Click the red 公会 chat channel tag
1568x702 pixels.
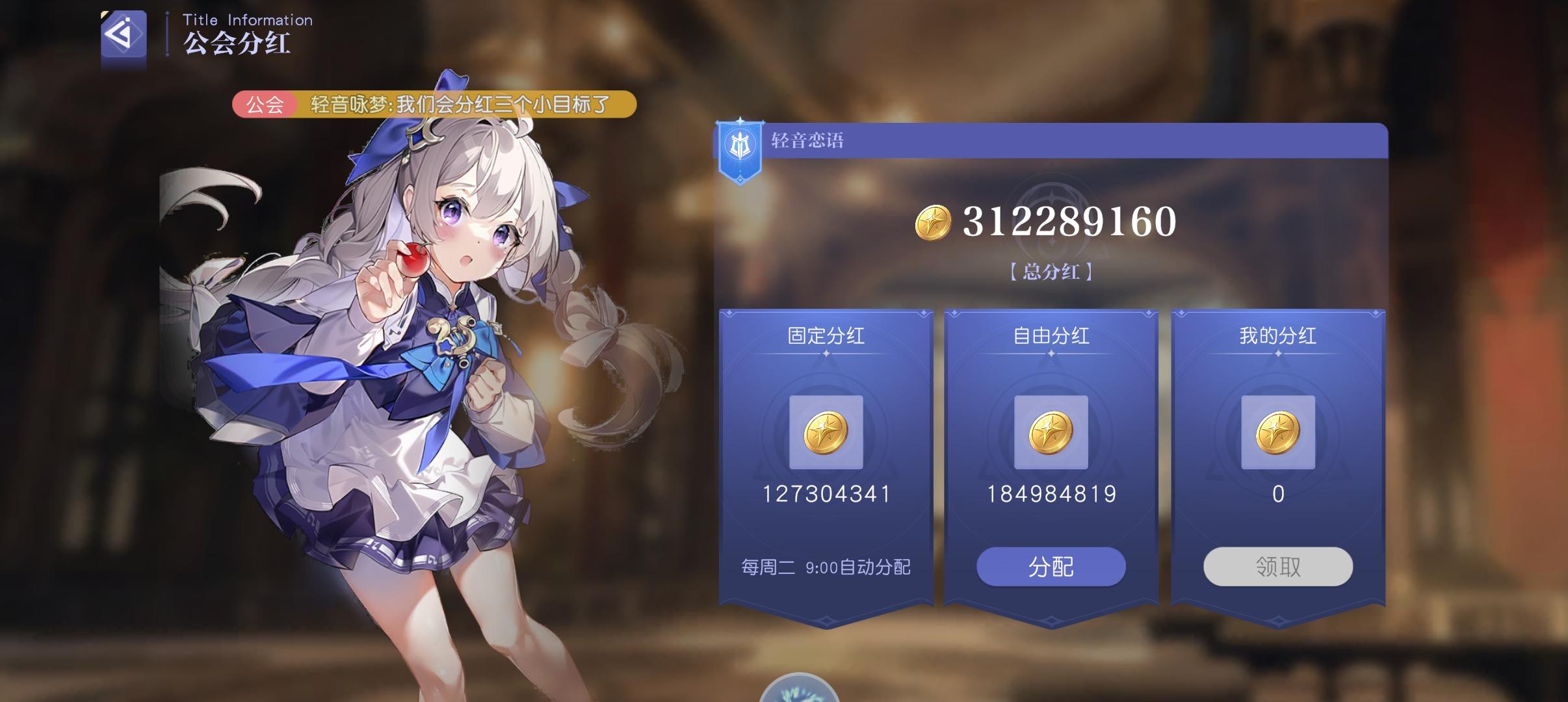265,104
